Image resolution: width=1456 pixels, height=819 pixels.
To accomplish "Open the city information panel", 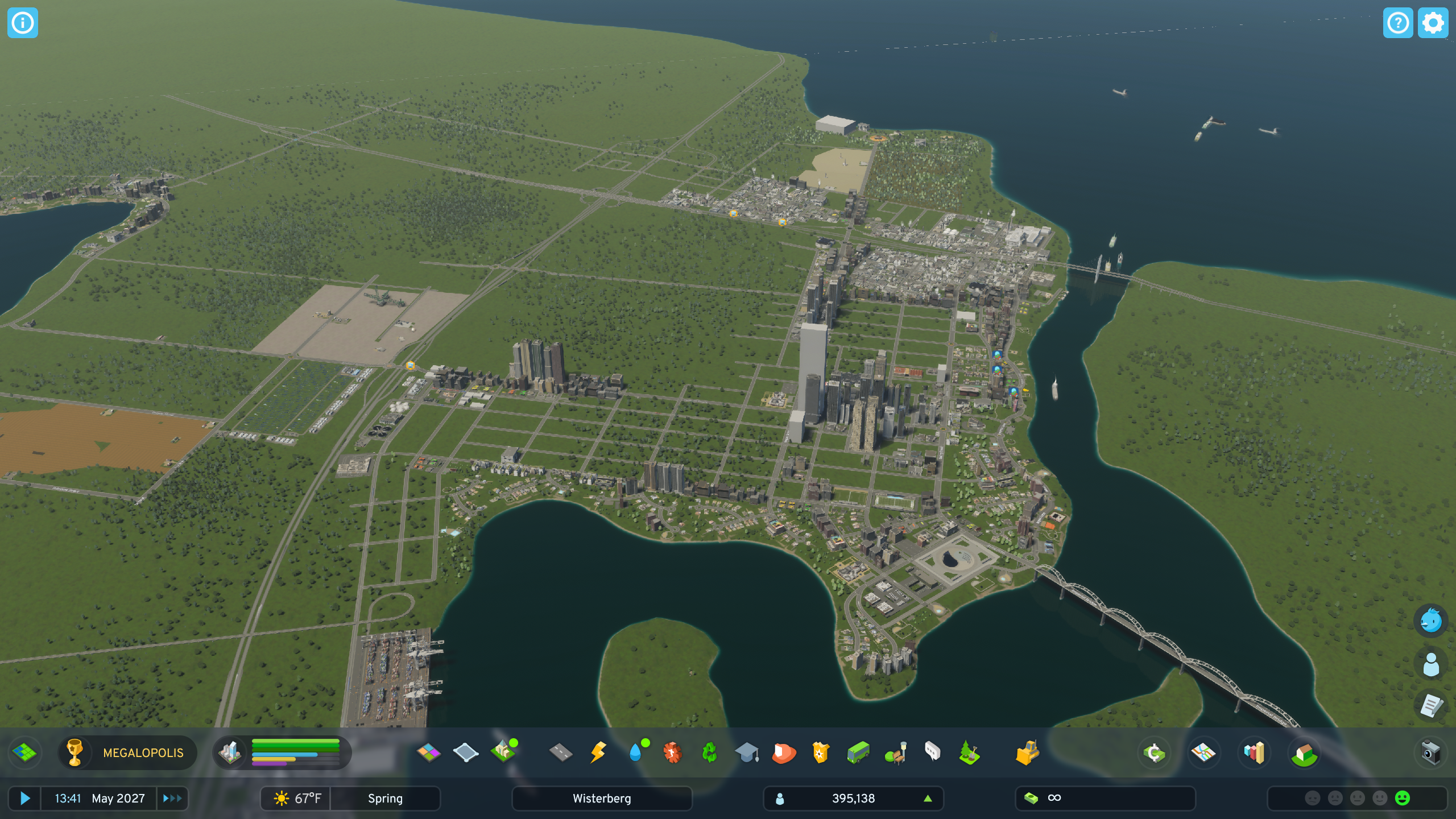I will (x=23, y=23).
